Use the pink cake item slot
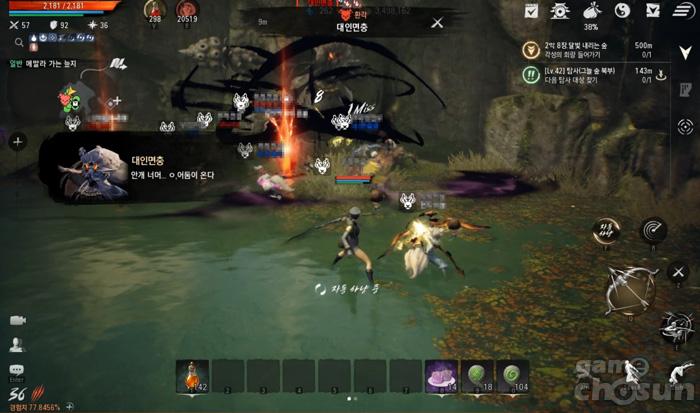Image resolution: width=700 pixels, height=413 pixels. tap(441, 375)
